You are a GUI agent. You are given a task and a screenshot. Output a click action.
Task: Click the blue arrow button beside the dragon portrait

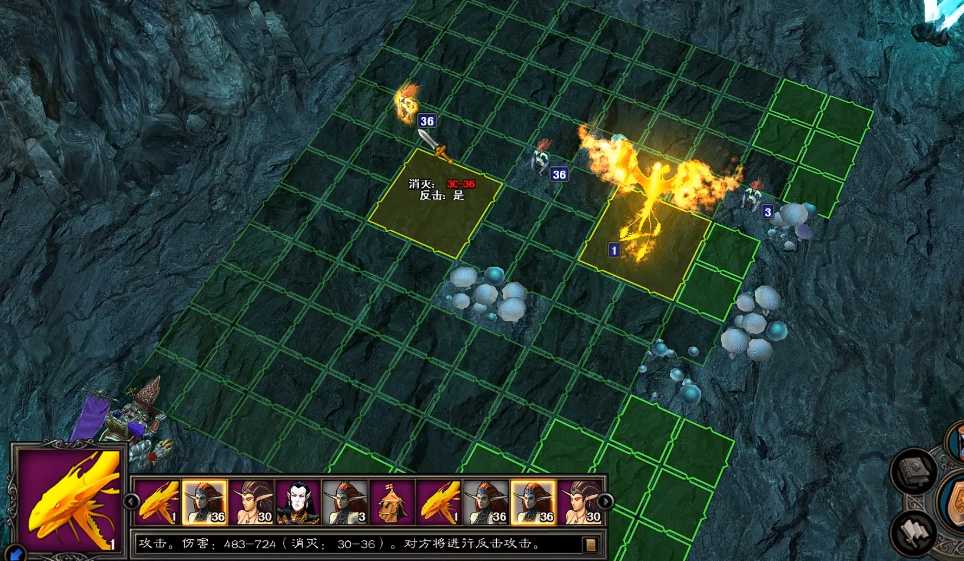tap(14, 551)
